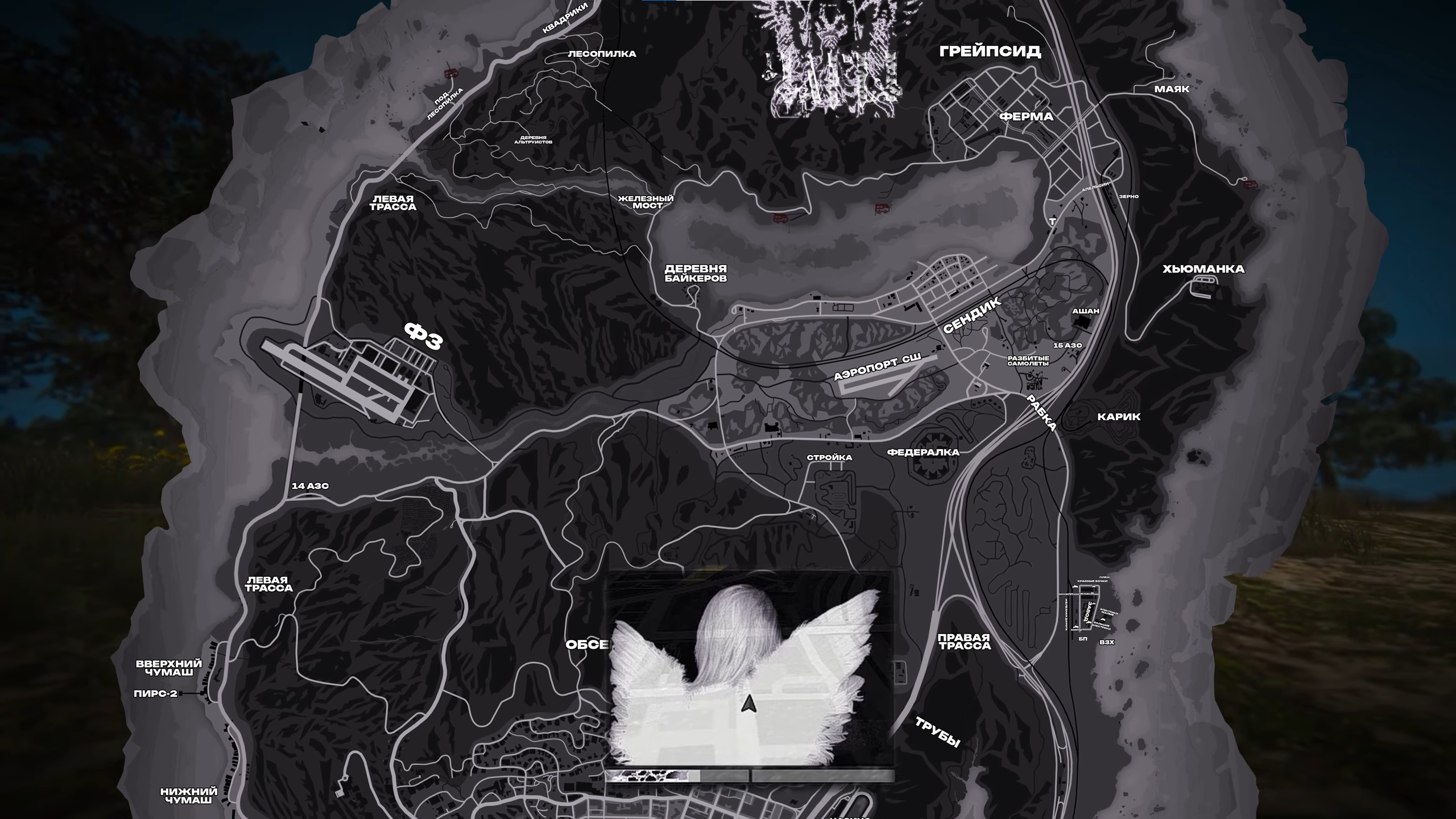Click the player arrow on the winged minimap

748,705
